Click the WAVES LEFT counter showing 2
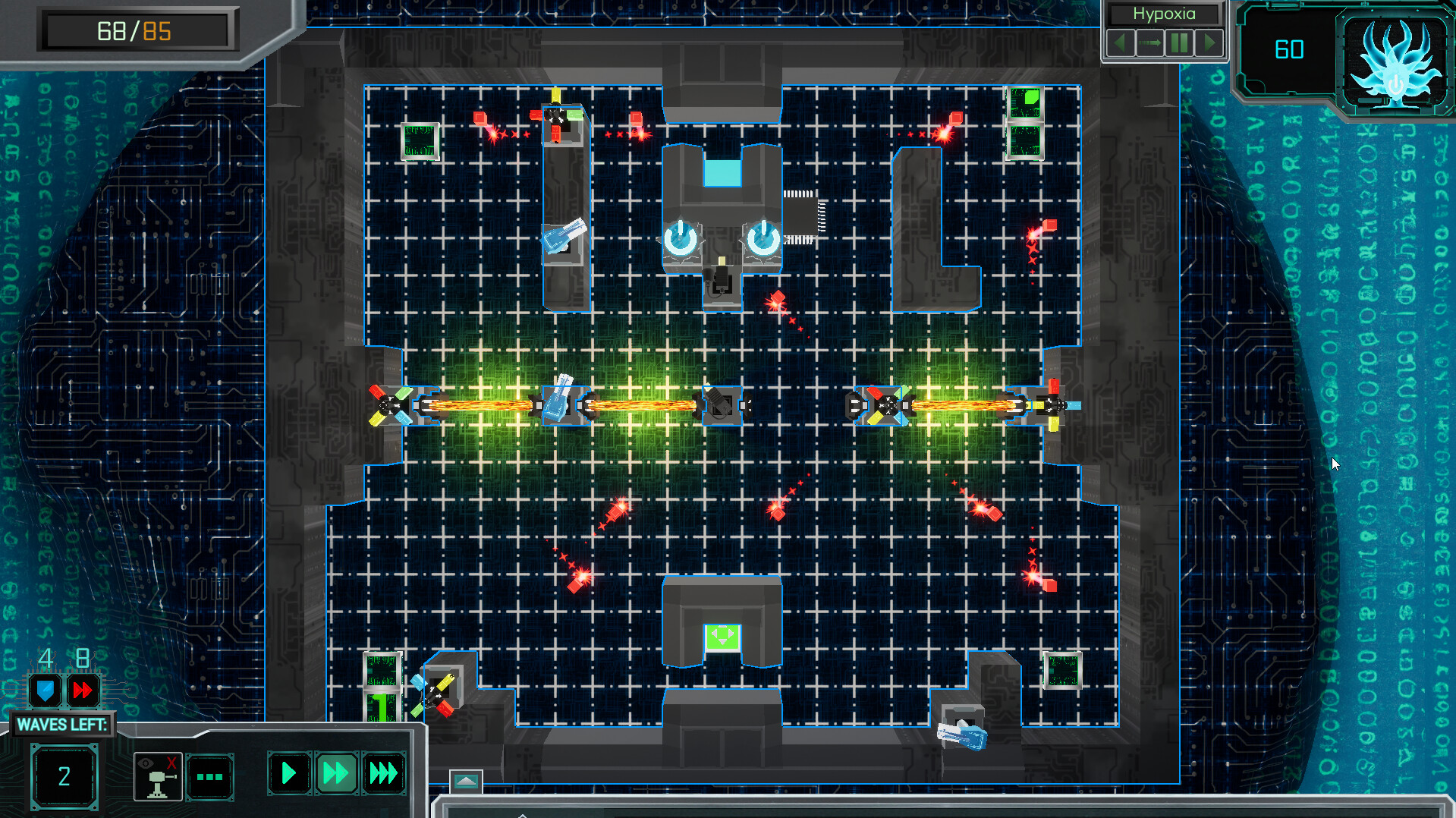 click(64, 776)
